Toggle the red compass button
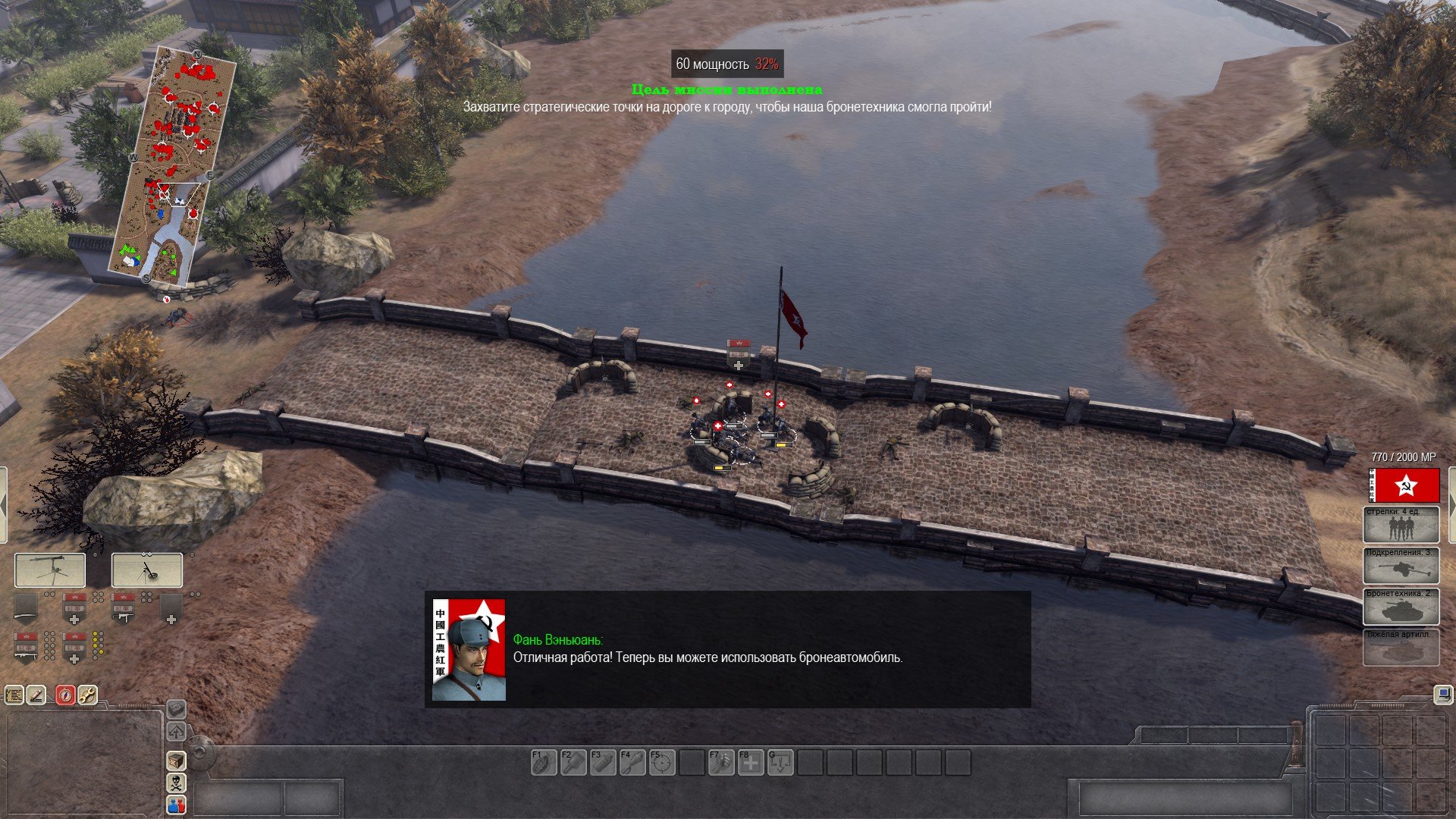 66,695
